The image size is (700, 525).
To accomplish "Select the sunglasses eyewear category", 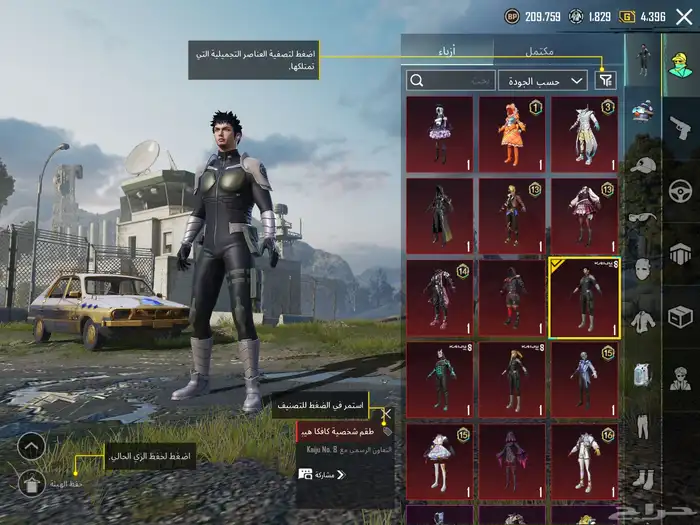I will pos(642,217).
